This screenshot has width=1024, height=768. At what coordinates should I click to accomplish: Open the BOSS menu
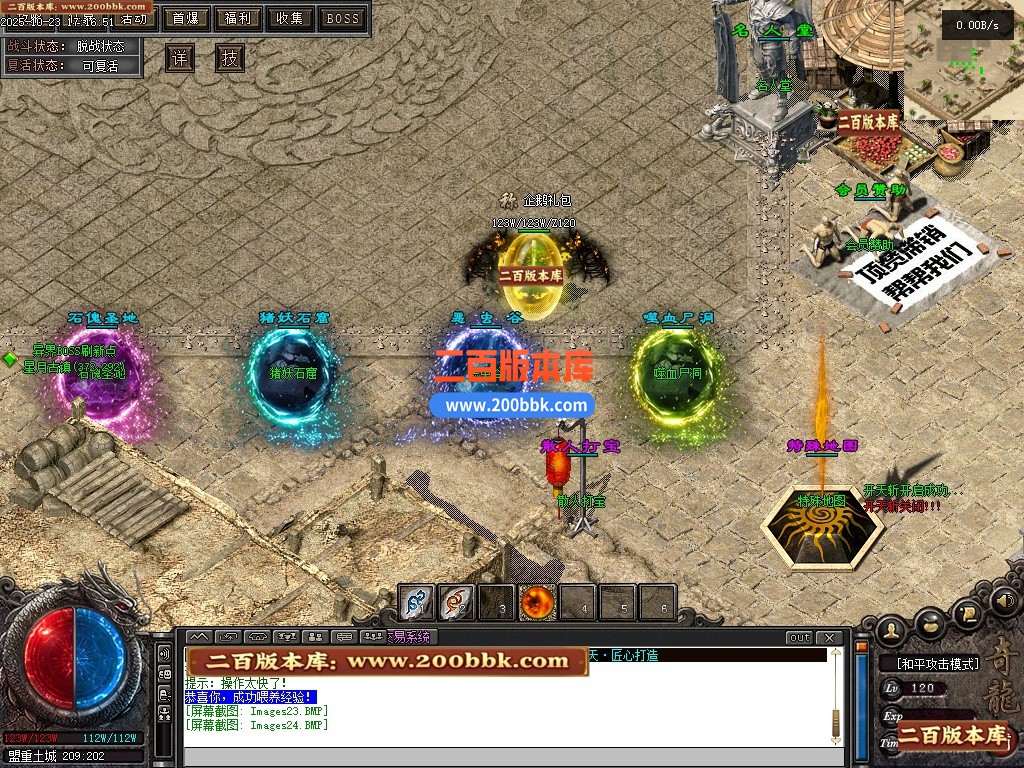343,18
